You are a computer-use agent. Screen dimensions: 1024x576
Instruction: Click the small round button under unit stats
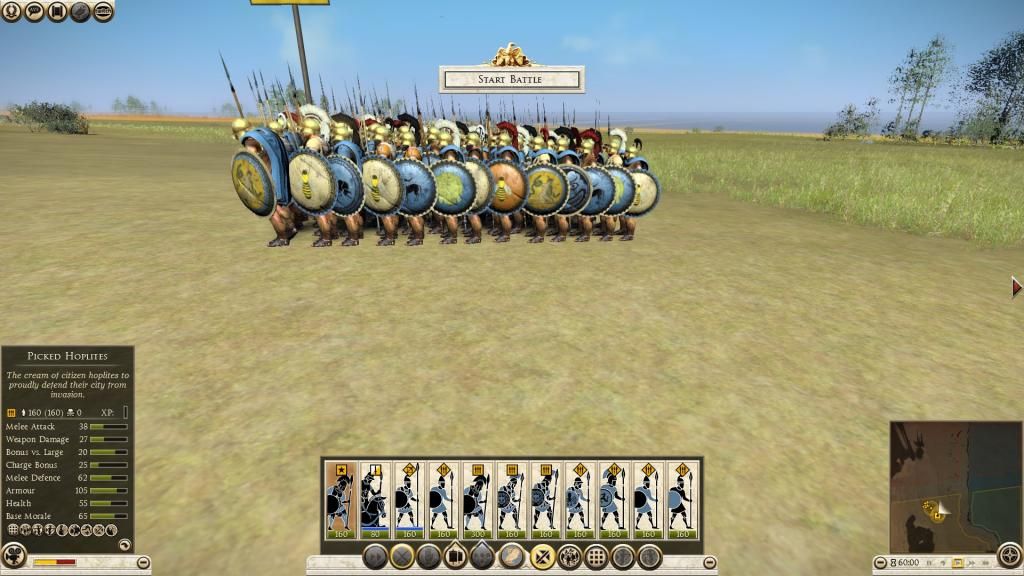pos(124,545)
